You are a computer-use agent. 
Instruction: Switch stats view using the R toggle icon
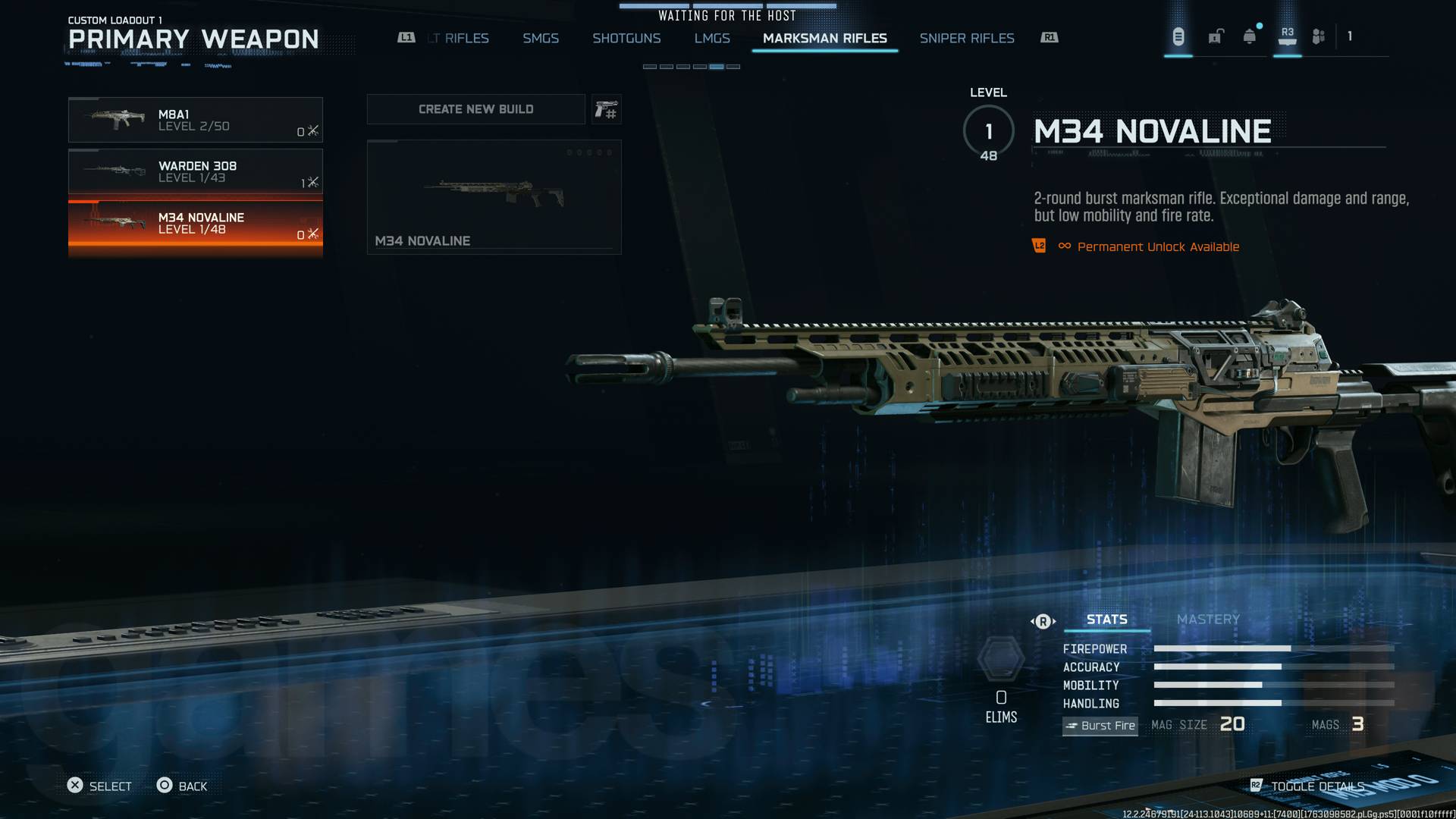1043,620
